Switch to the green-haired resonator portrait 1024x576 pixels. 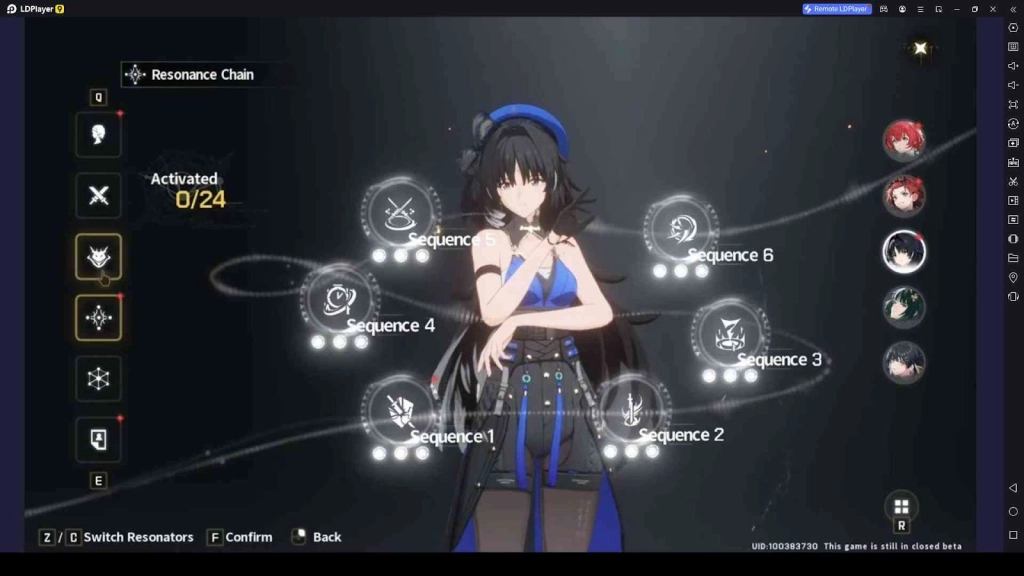(x=903, y=306)
